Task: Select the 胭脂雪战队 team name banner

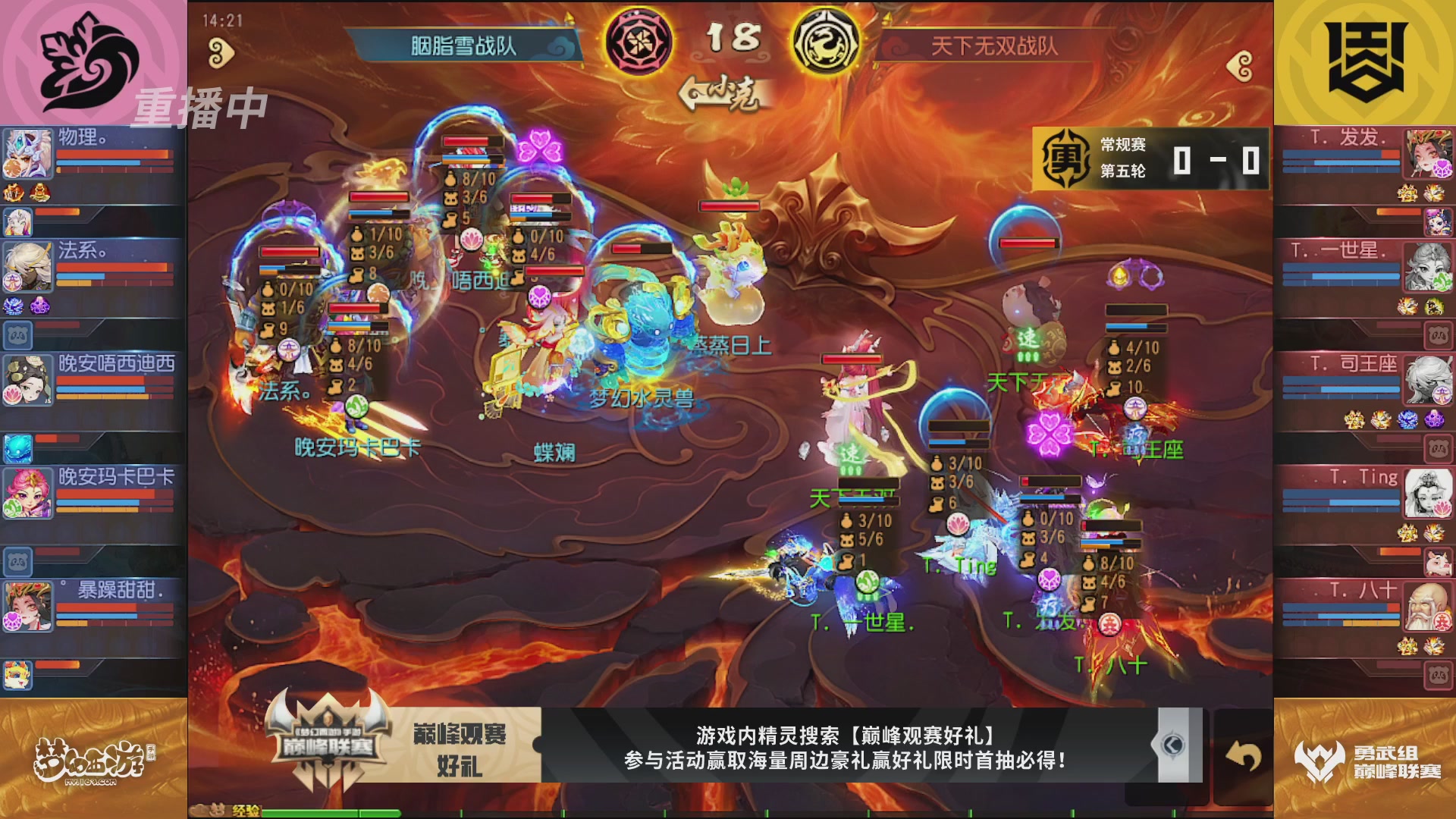Action: [x=463, y=45]
